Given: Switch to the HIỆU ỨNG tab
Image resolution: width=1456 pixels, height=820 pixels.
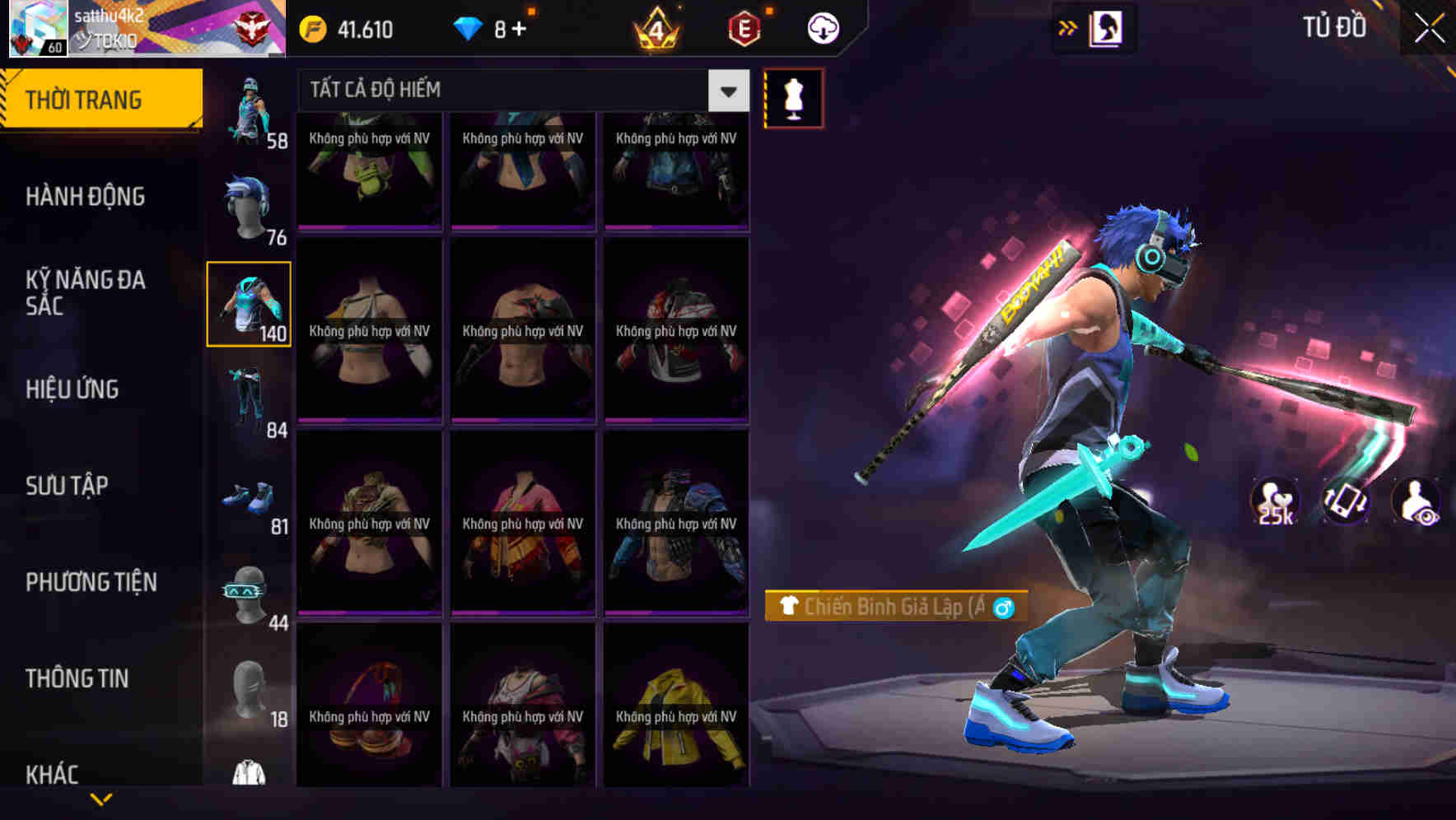Looking at the screenshot, I should click(x=72, y=389).
